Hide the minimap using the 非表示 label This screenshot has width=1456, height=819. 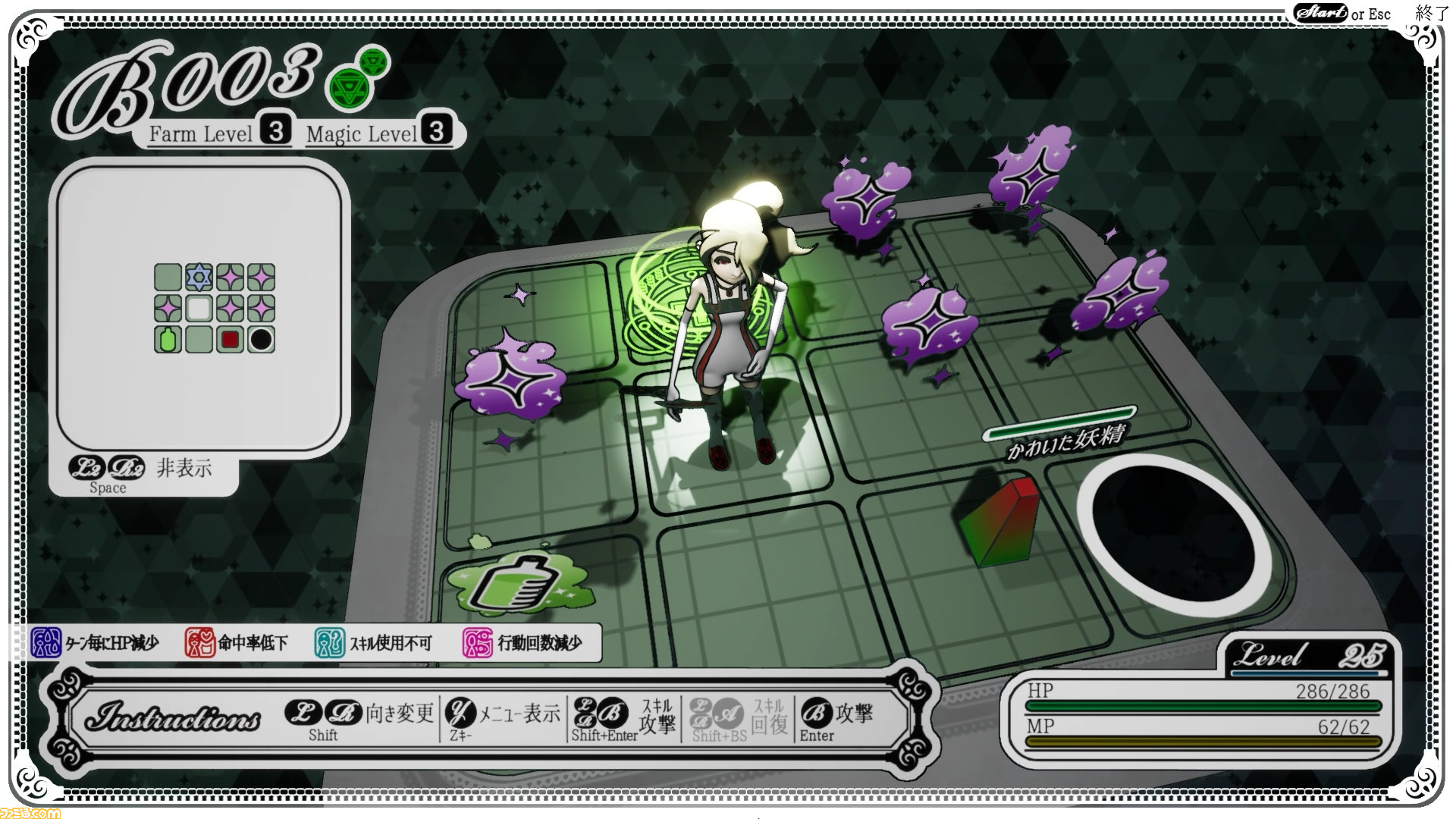(184, 468)
